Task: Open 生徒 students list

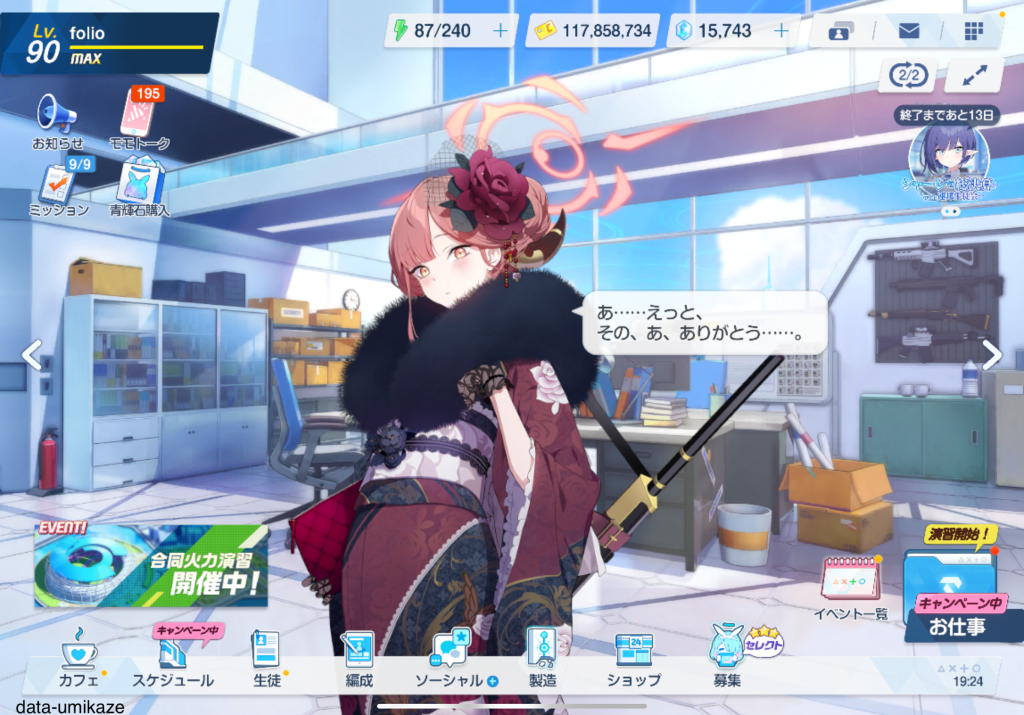Action: click(265, 658)
